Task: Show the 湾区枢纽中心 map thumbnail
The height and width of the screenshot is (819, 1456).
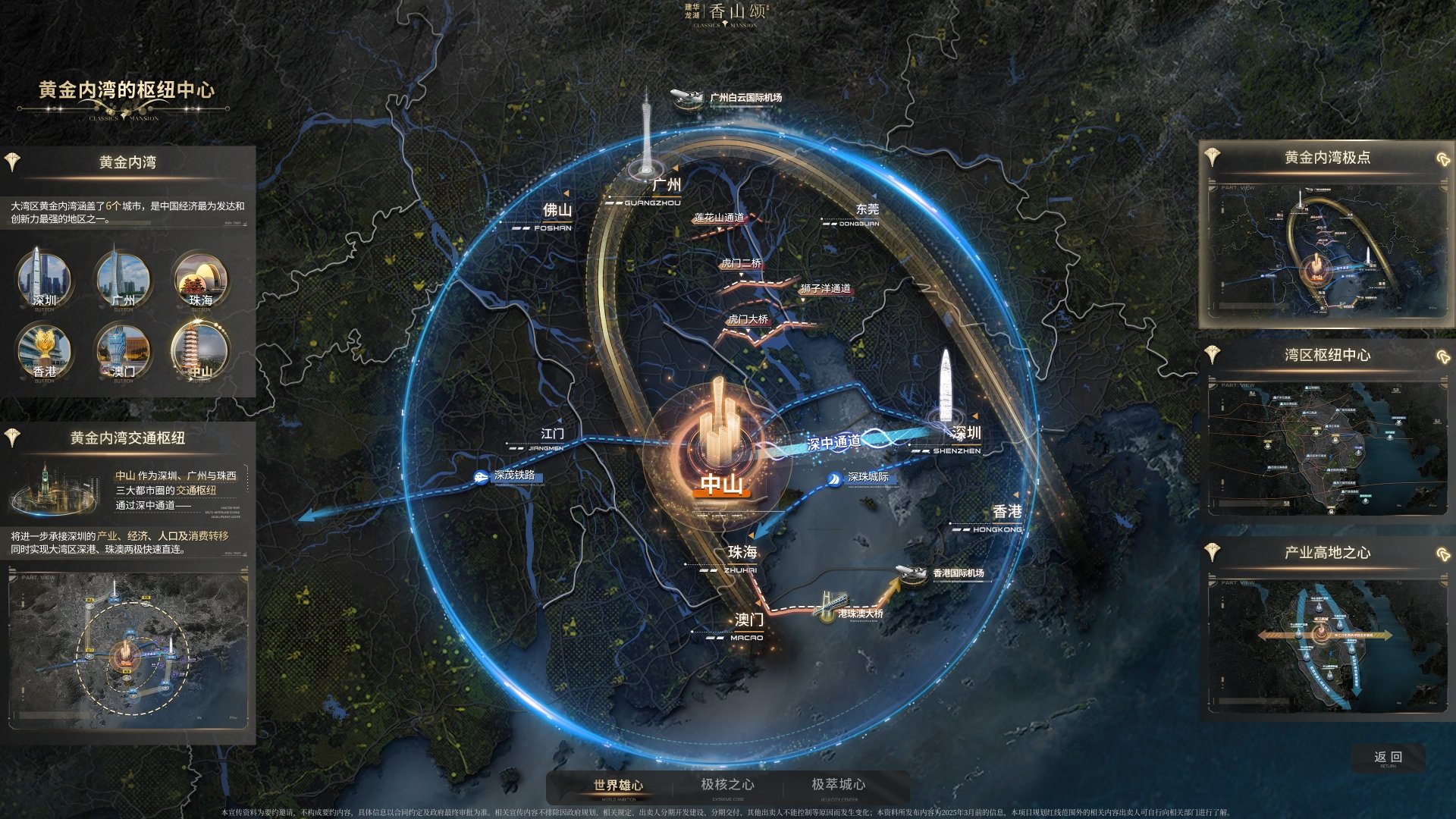Action: tap(1326, 447)
